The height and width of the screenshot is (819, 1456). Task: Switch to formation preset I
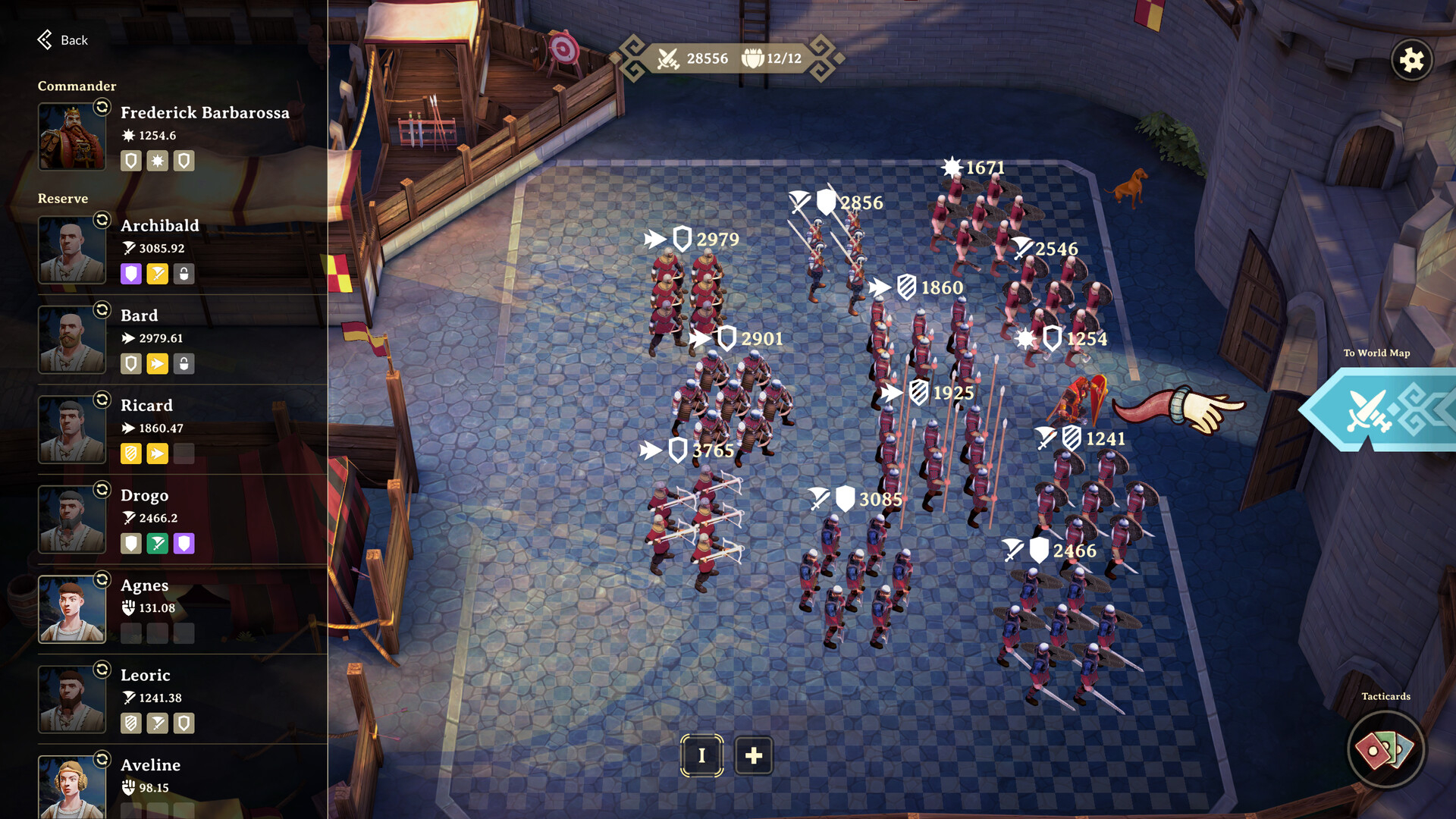(701, 755)
